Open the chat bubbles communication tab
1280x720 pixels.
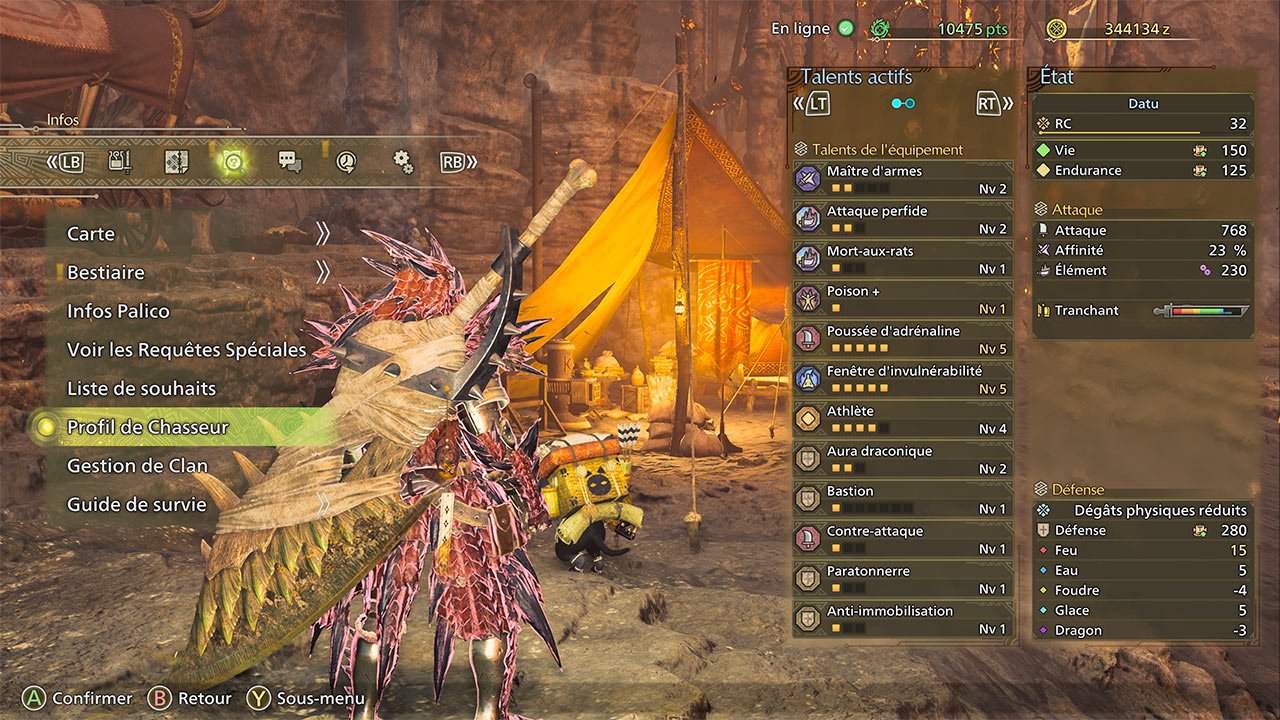pos(290,162)
